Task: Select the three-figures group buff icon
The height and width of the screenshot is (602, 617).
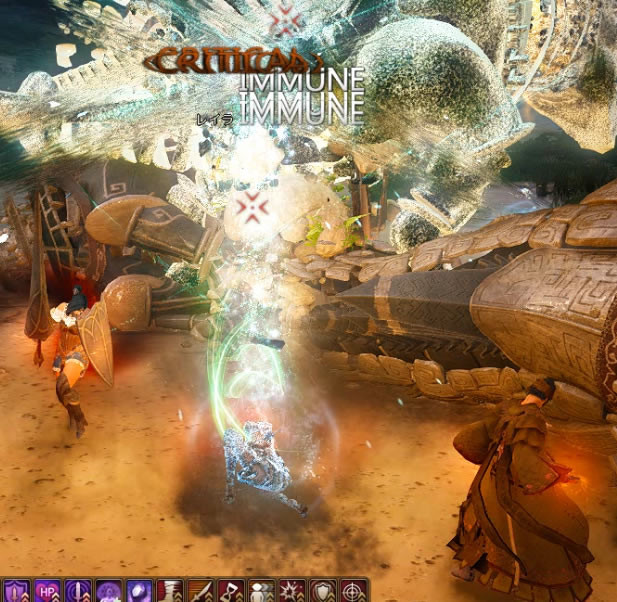Action: click(261, 591)
